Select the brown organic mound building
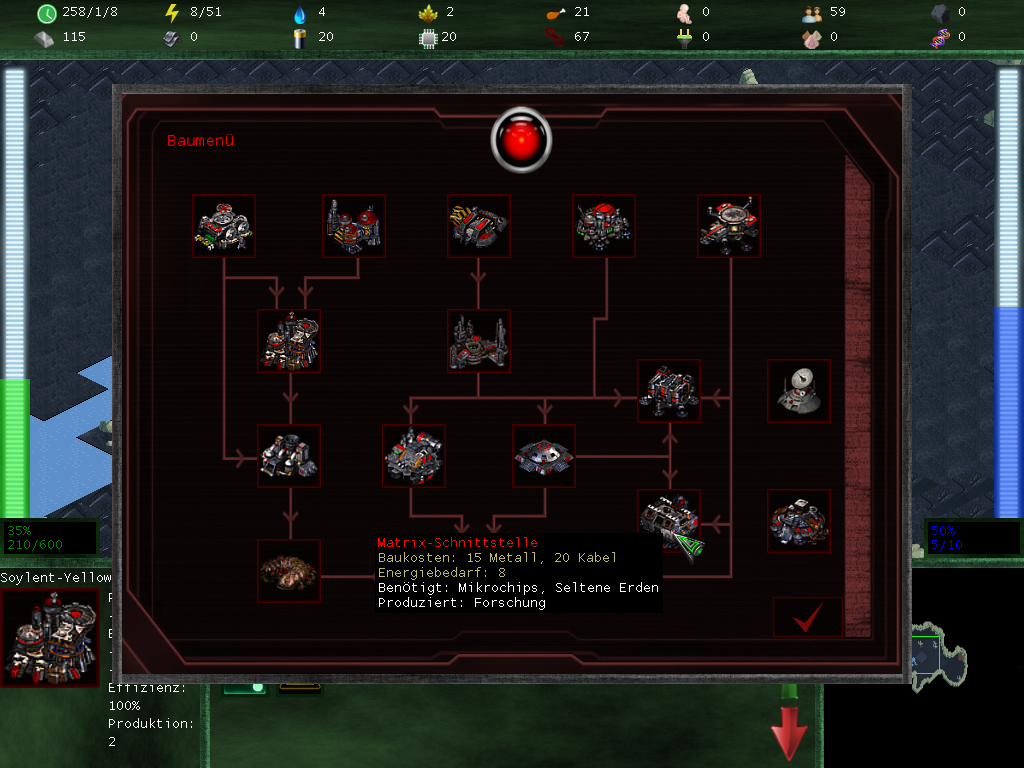Viewport: 1024px width, 768px height. (289, 571)
